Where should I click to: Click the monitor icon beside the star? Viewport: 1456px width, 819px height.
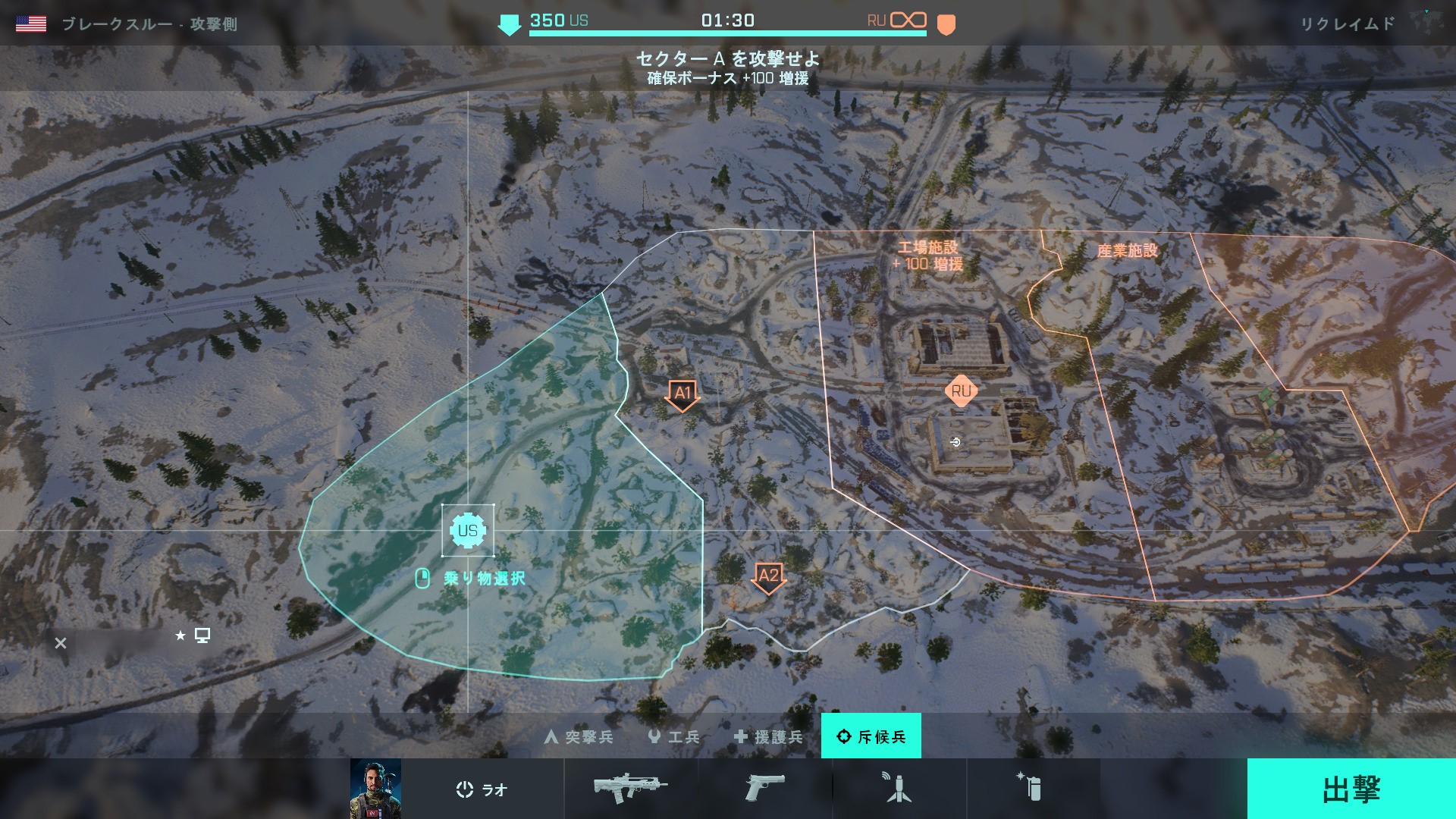coord(202,635)
